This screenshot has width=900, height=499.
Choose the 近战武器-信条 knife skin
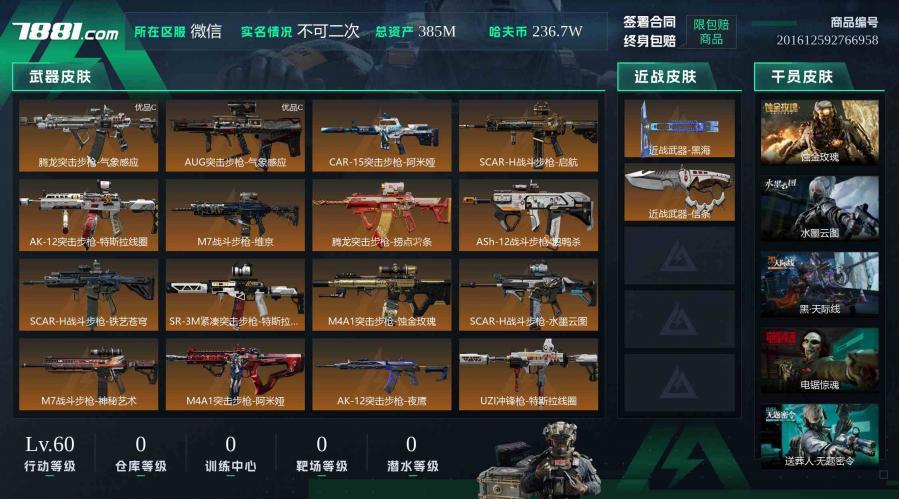[679, 192]
